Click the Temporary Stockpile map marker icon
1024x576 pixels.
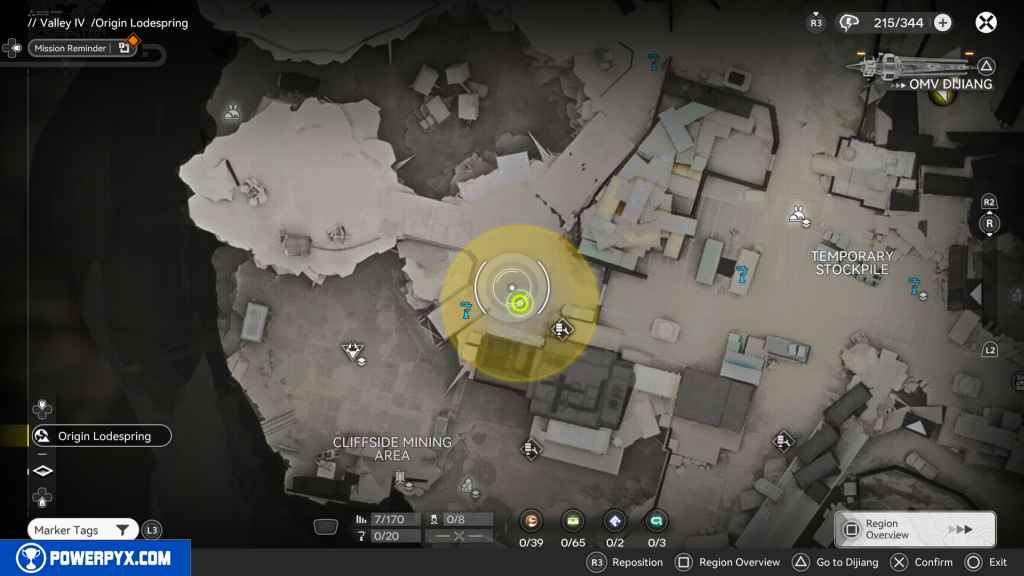coord(798,212)
